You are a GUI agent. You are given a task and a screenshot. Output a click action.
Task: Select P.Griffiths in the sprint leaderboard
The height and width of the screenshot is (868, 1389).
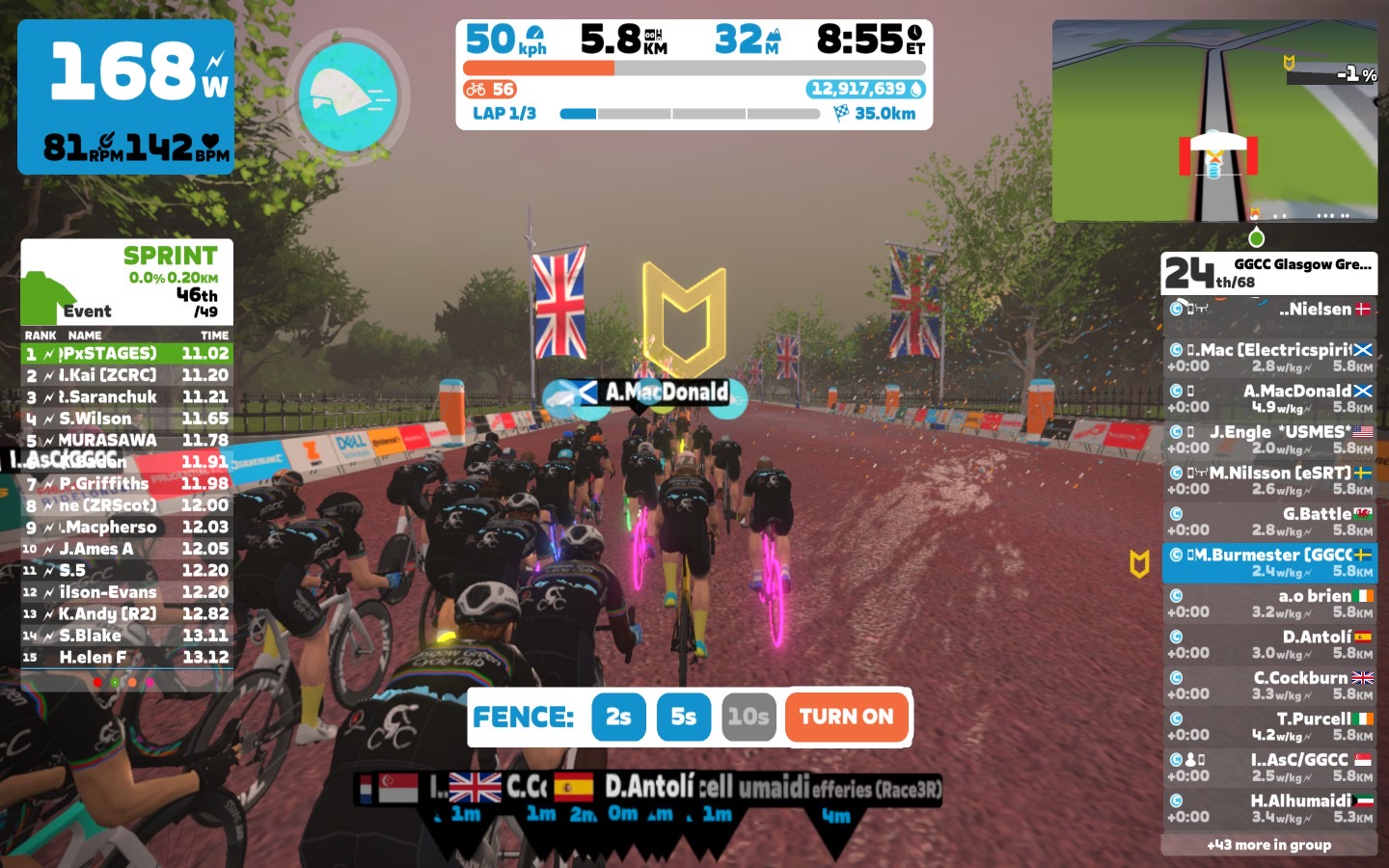tap(126, 483)
